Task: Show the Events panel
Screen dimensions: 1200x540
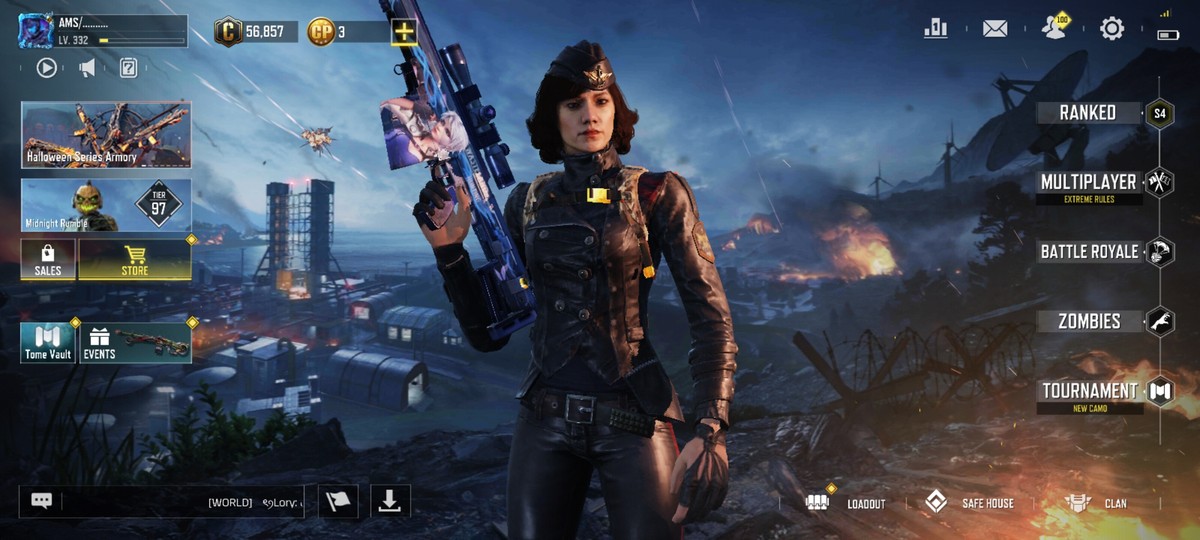Action: [x=135, y=342]
